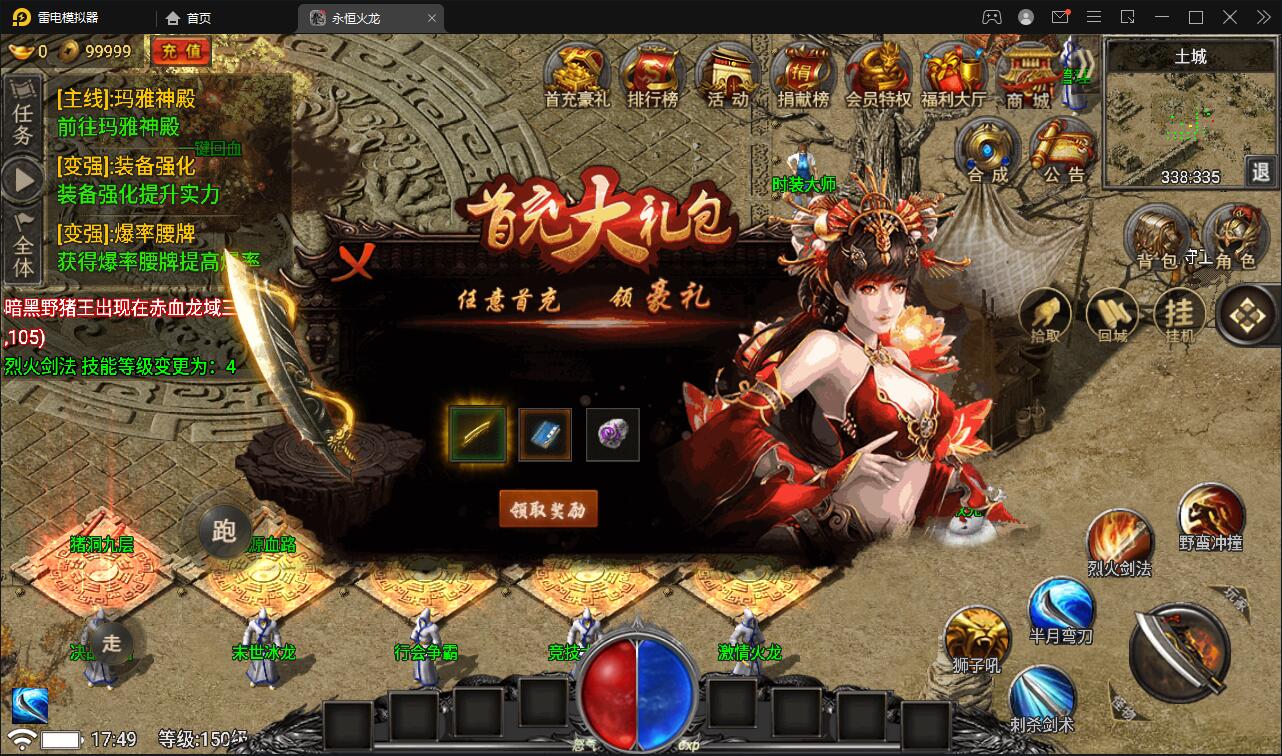Expand the diamond panel beside 挂机
This screenshot has height=756, width=1282.
(x=1245, y=315)
